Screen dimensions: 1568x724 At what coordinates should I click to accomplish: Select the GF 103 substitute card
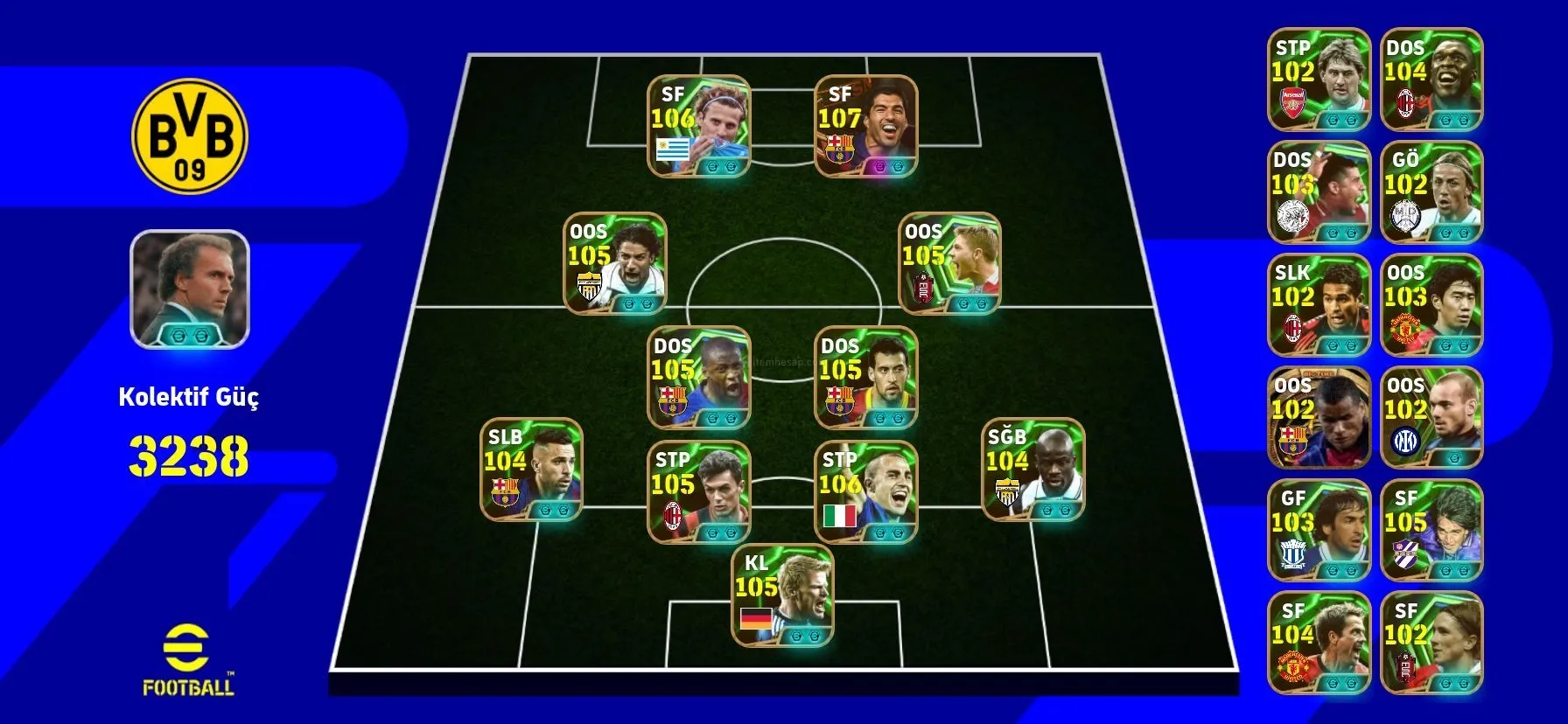(x=1319, y=531)
